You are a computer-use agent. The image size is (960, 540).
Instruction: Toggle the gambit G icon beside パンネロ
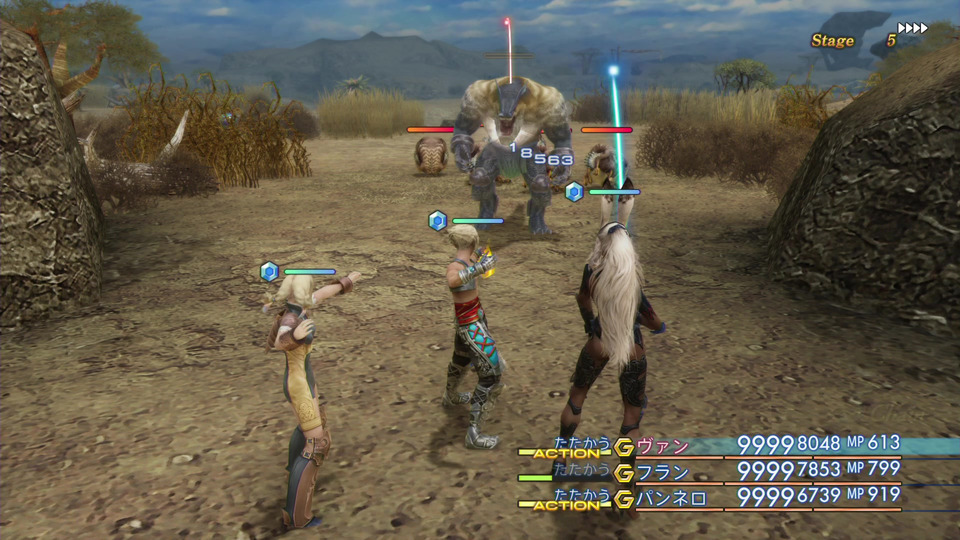[x=625, y=498]
